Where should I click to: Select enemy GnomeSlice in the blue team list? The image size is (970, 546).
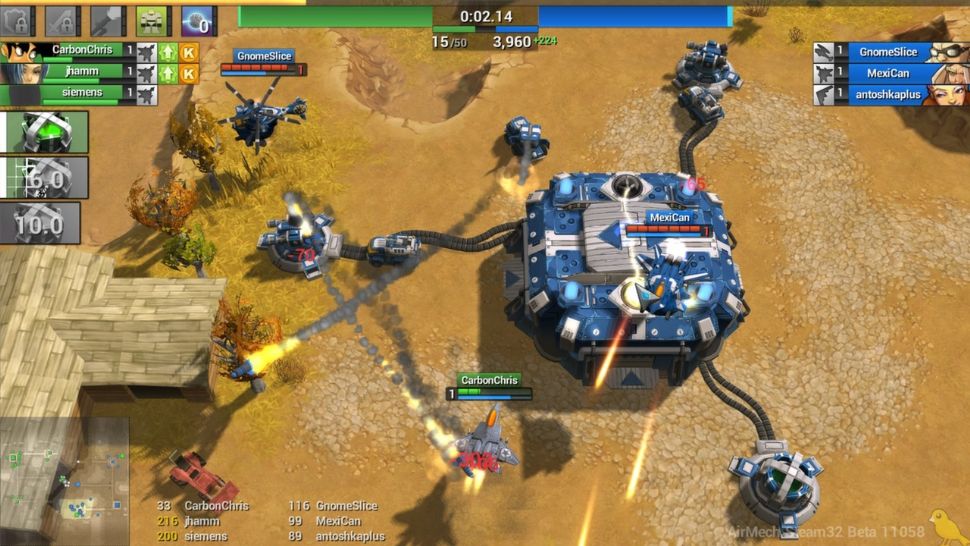pyautogui.click(x=887, y=52)
